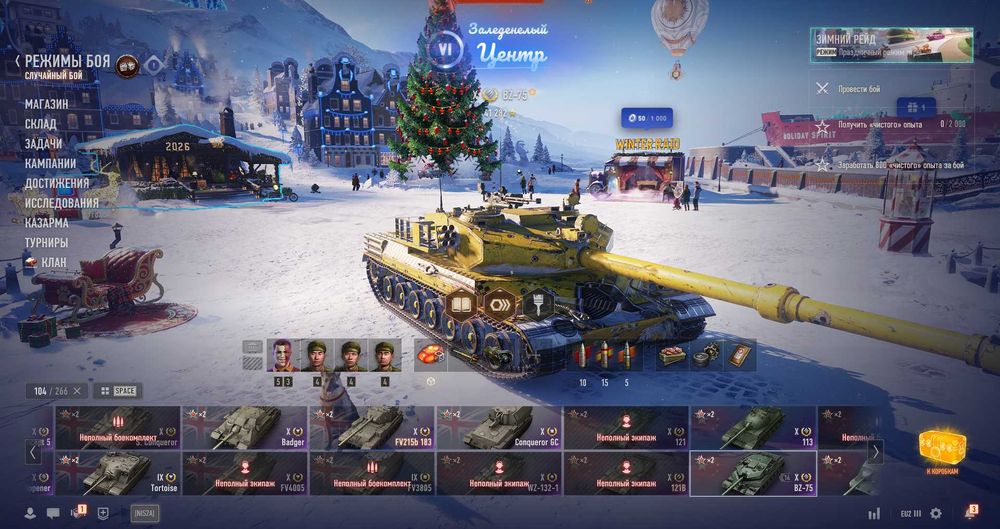Open the notifications bell with badge 3
This screenshot has height=529, width=1000.
click(970, 513)
